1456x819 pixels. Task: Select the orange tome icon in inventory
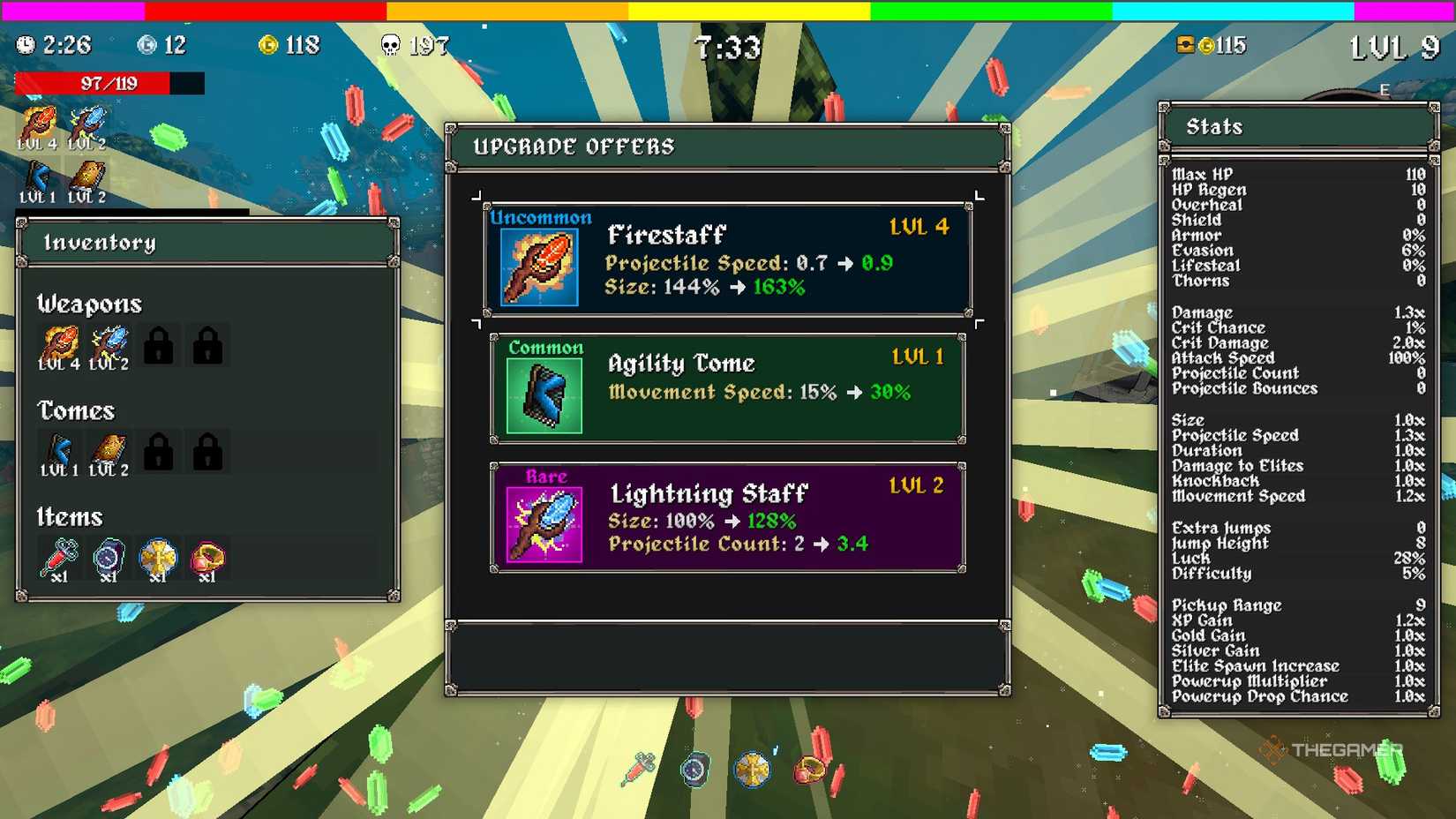pyautogui.click(x=108, y=450)
